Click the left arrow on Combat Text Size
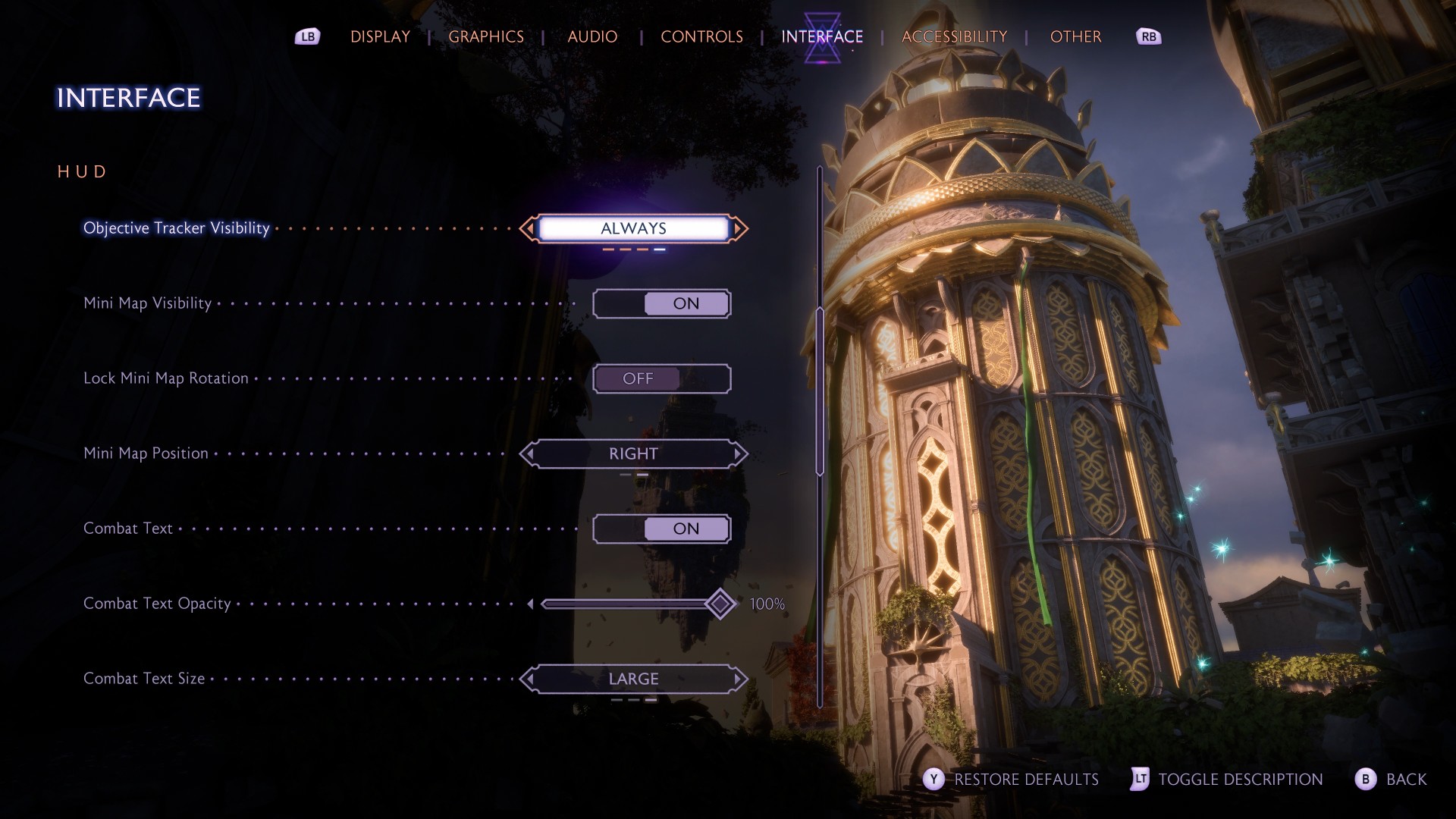The height and width of the screenshot is (819, 1456). pos(529,679)
